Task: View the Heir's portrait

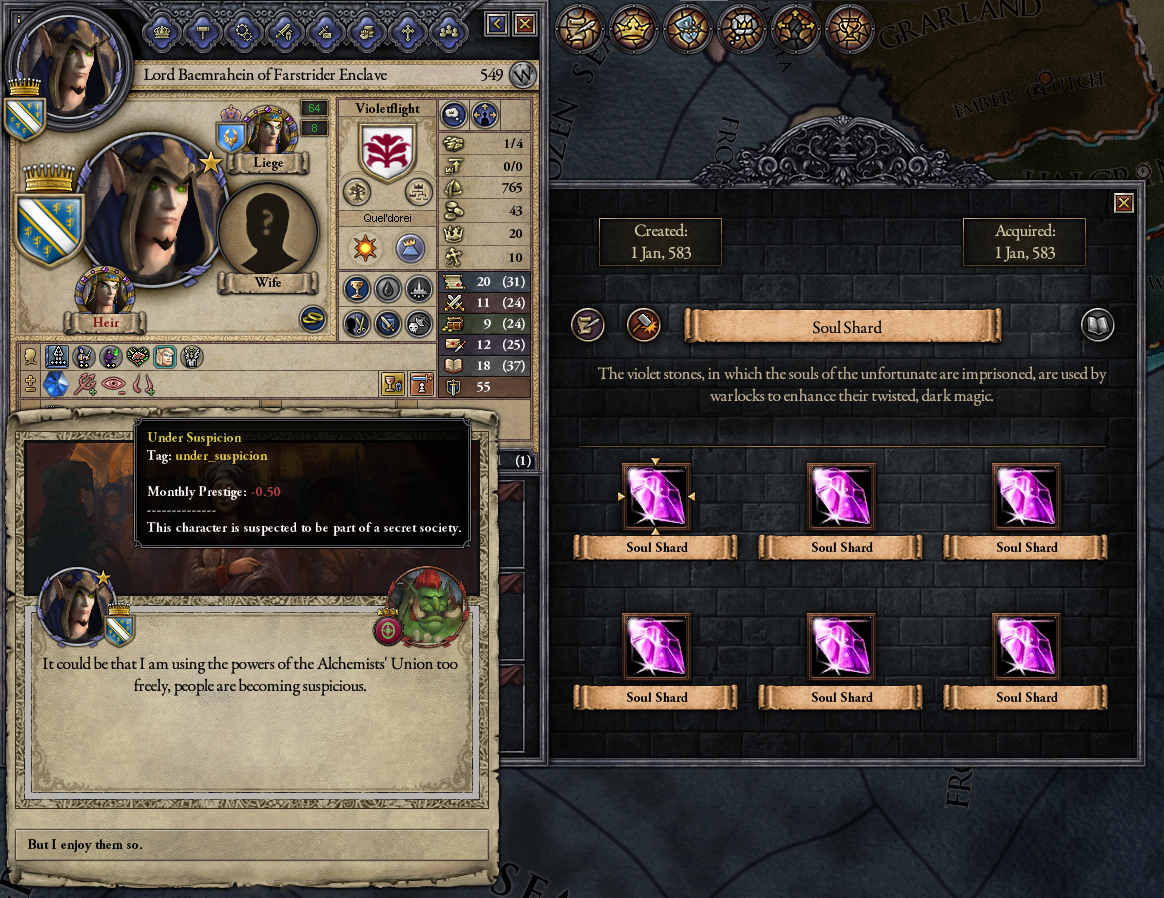Action: click(104, 291)
